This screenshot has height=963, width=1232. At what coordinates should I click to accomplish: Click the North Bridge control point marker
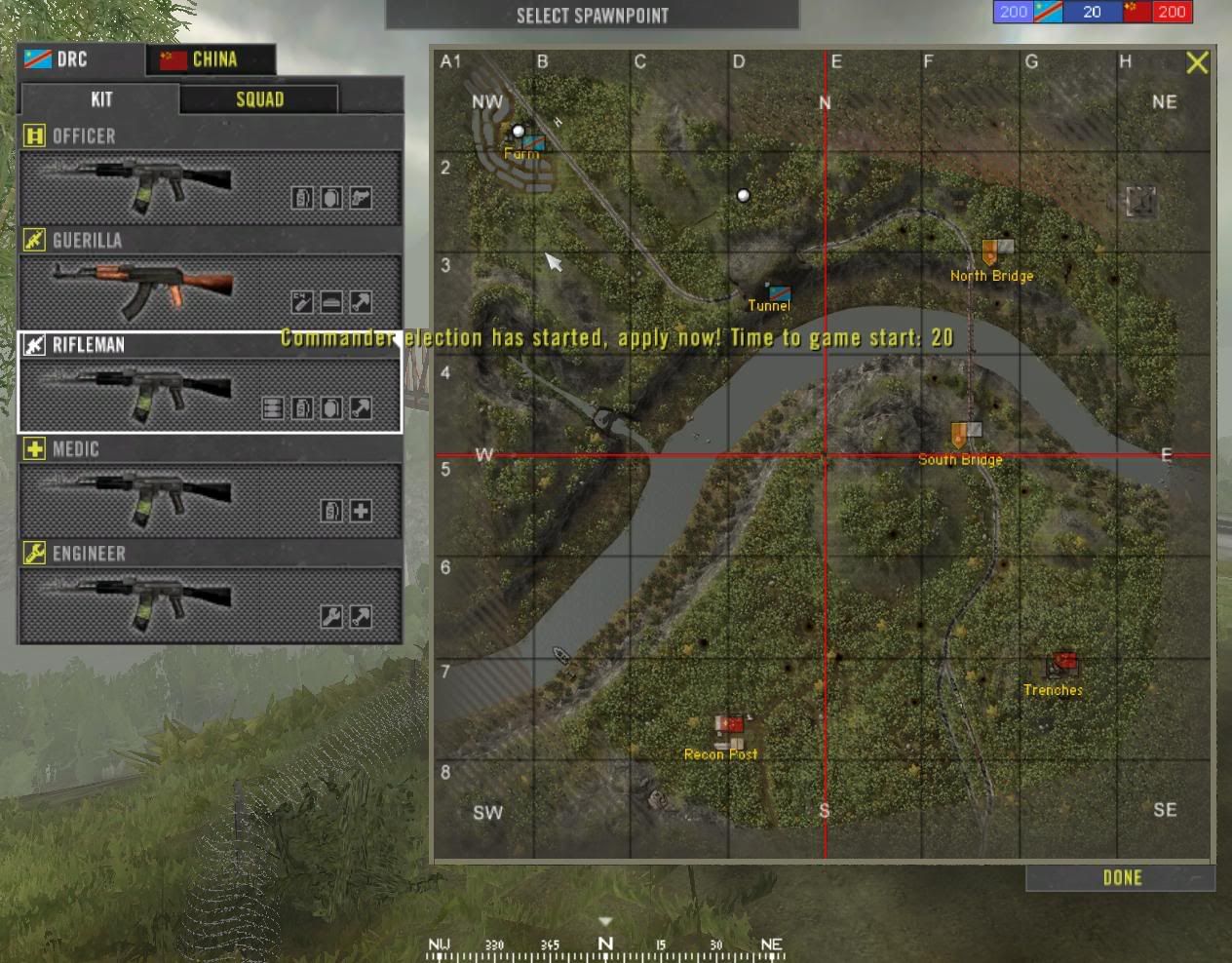[x=997, y=250]
